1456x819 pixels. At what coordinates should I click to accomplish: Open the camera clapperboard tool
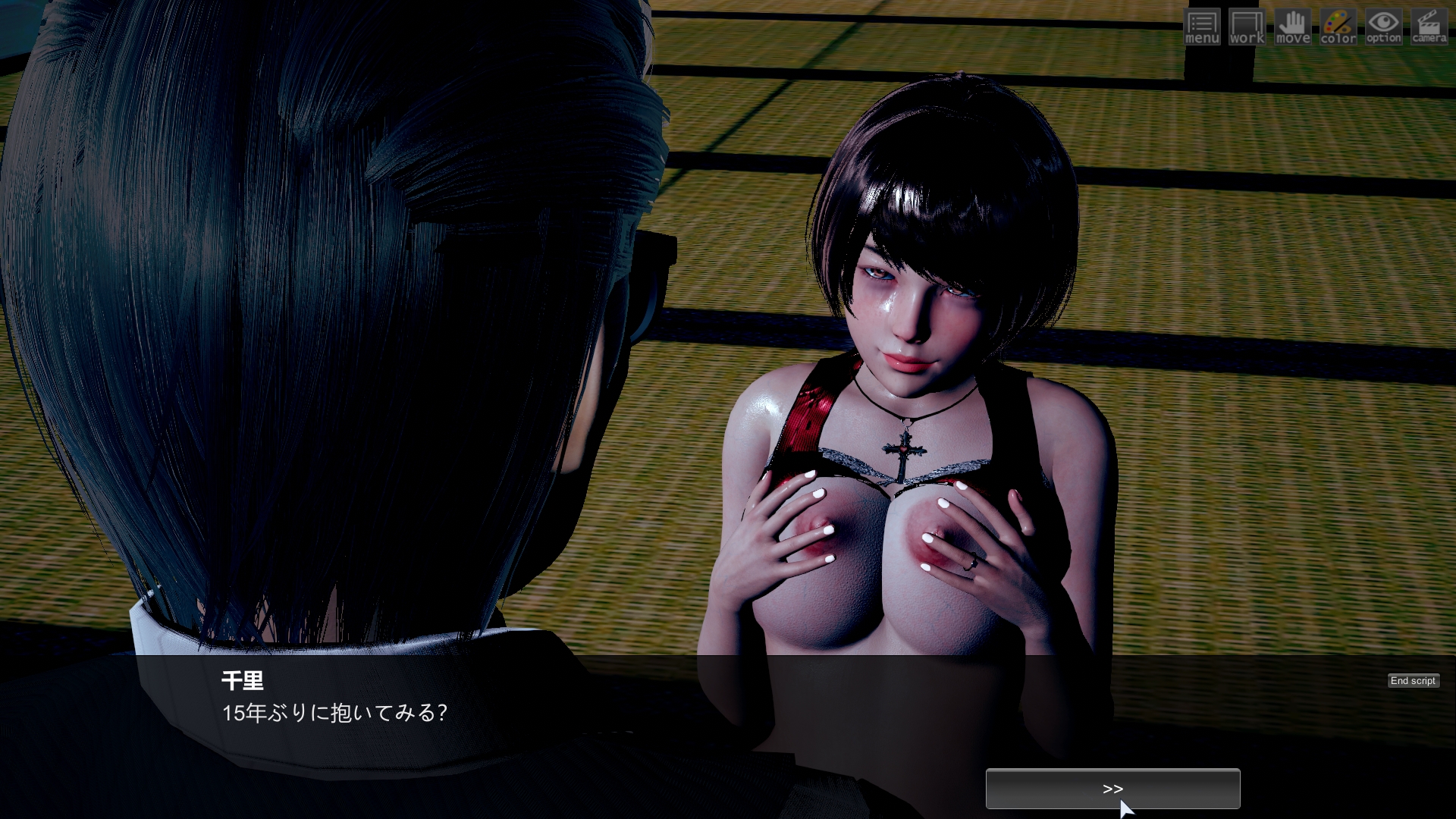point(1429,27)
